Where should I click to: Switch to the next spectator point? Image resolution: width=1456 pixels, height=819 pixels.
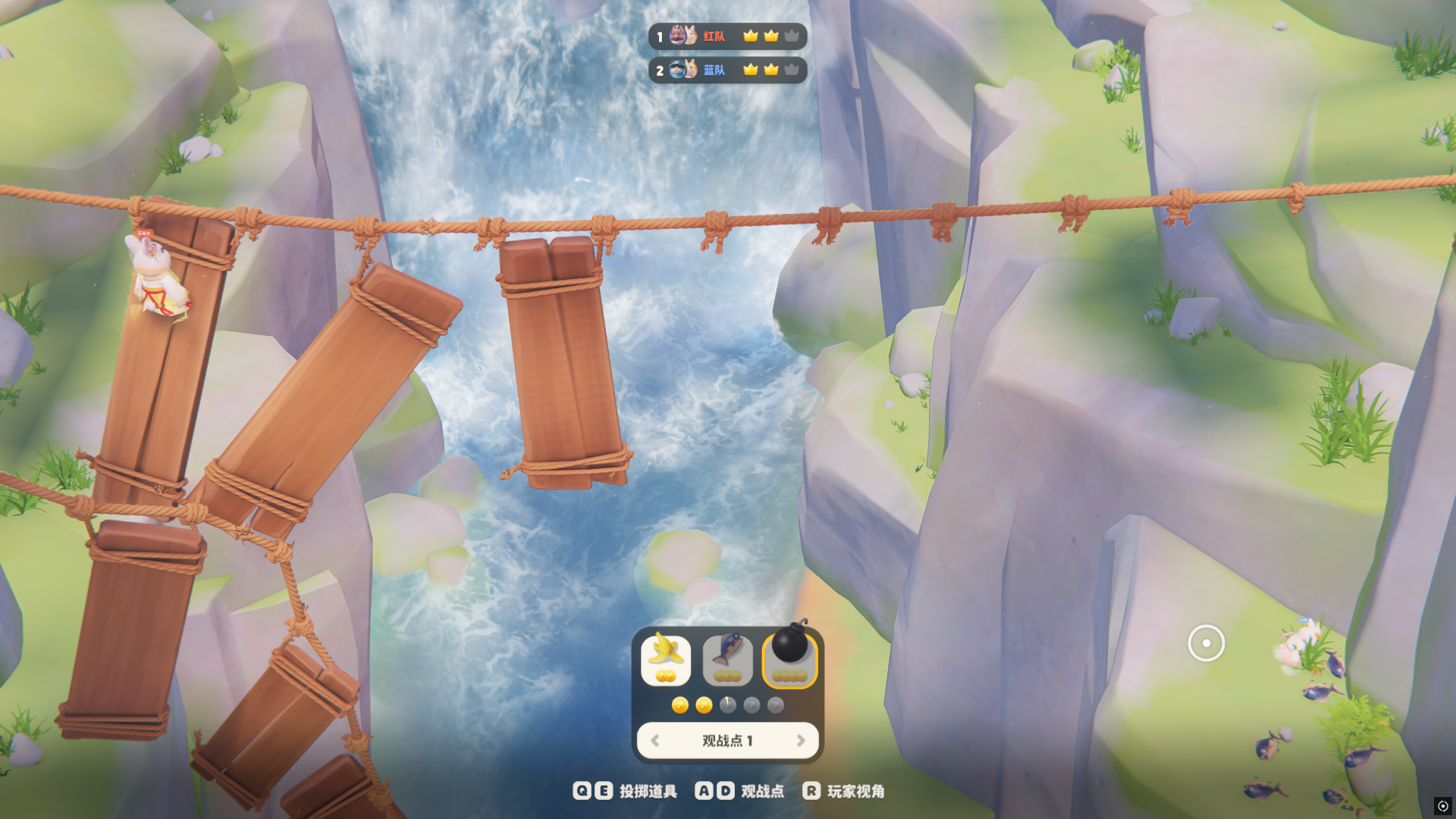click(x=801, y=741)
